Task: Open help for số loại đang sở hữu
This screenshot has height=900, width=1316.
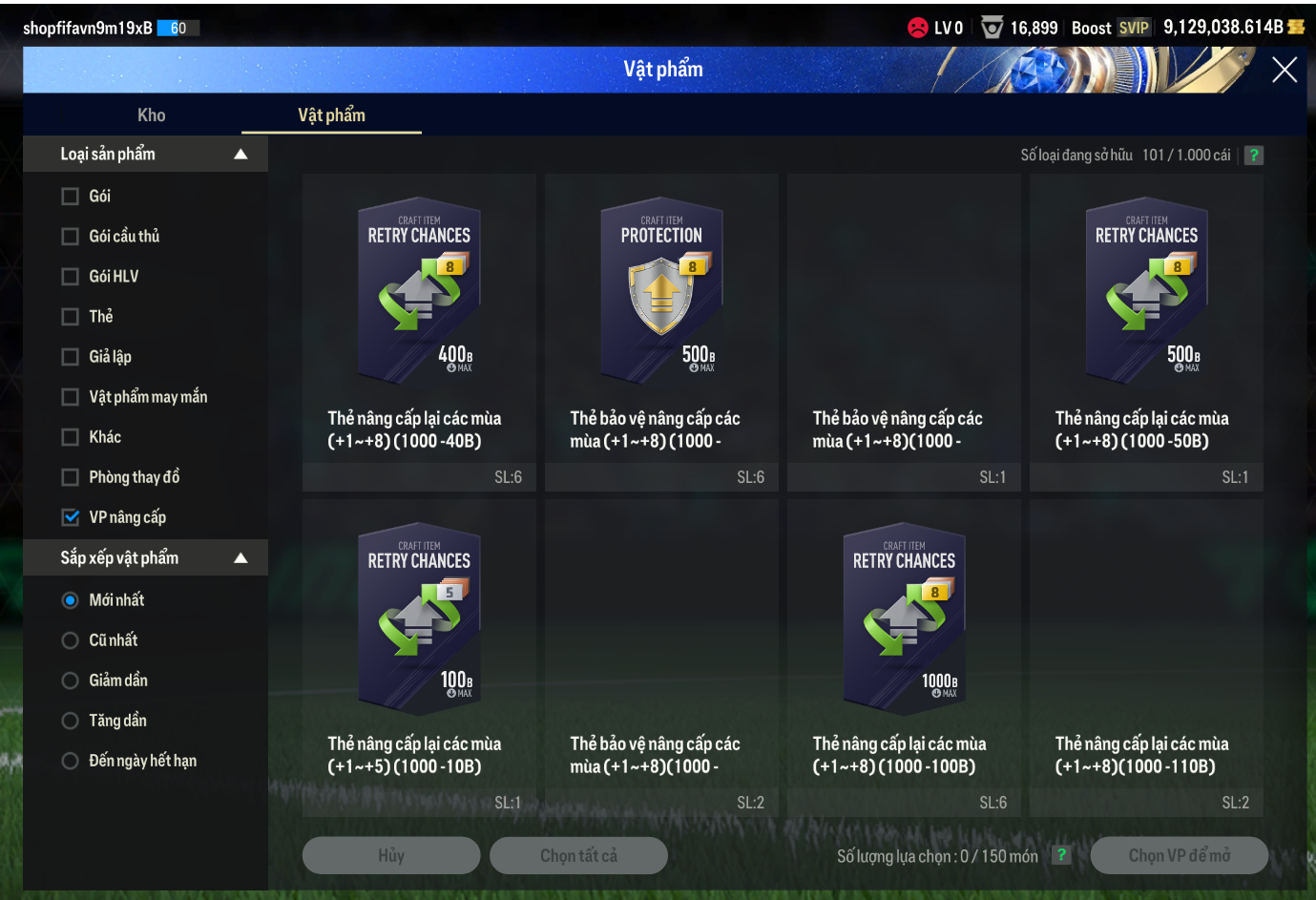Action: [1254, 156]
